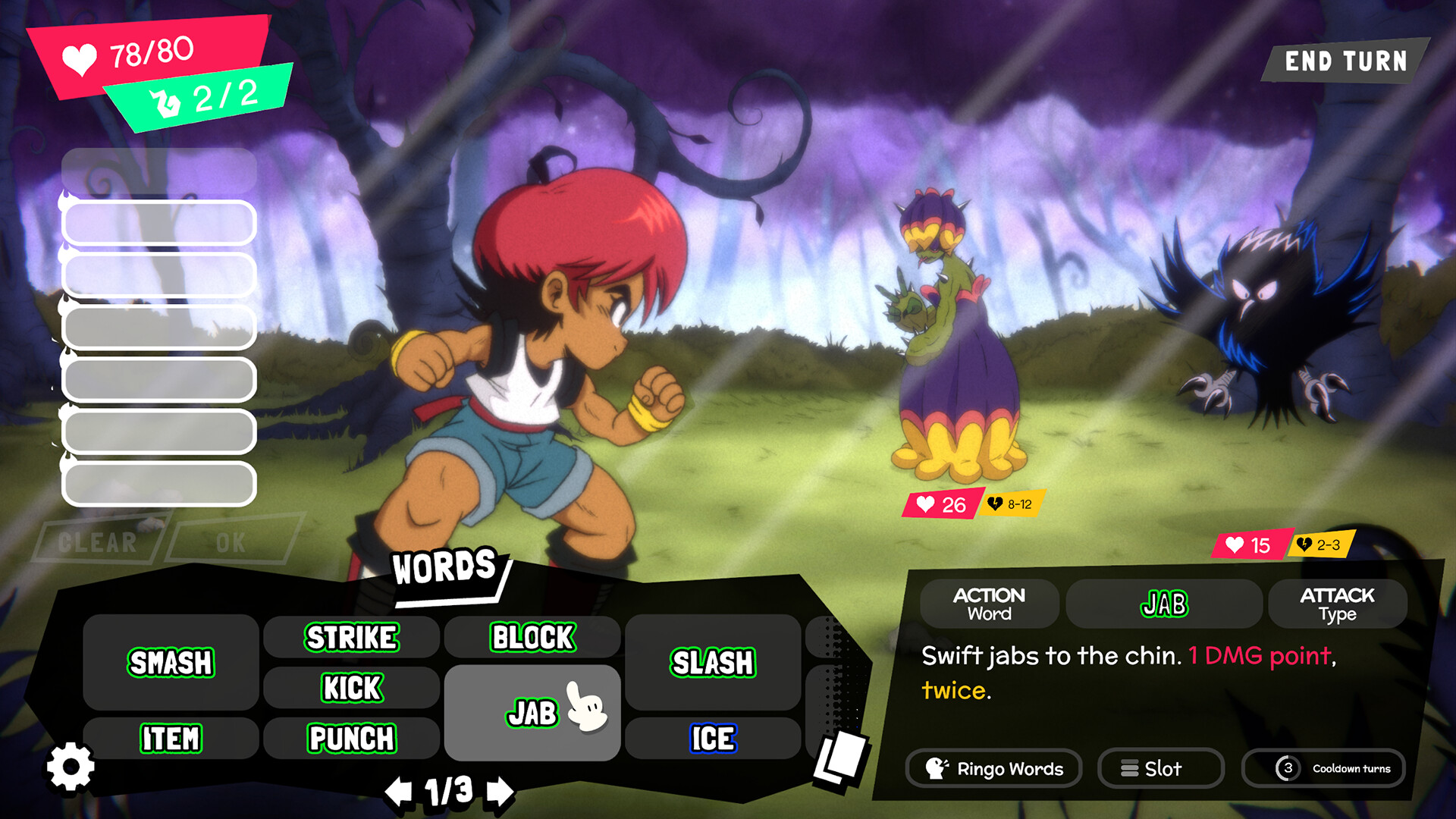Image resolution: width=1456 pixels, height=819 pixels.
Task: Pick the KICK word
Action: [x=351, y=688]
